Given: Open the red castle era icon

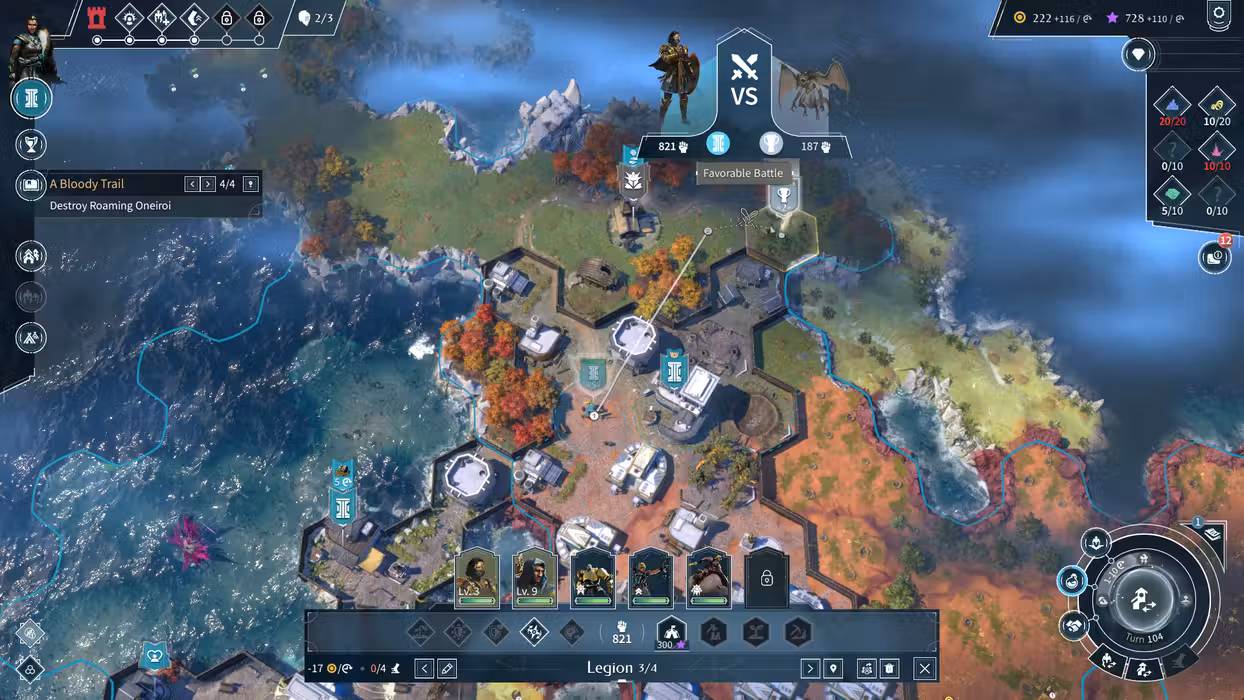Looking at the screenshot, I should (x=97, y=17).
